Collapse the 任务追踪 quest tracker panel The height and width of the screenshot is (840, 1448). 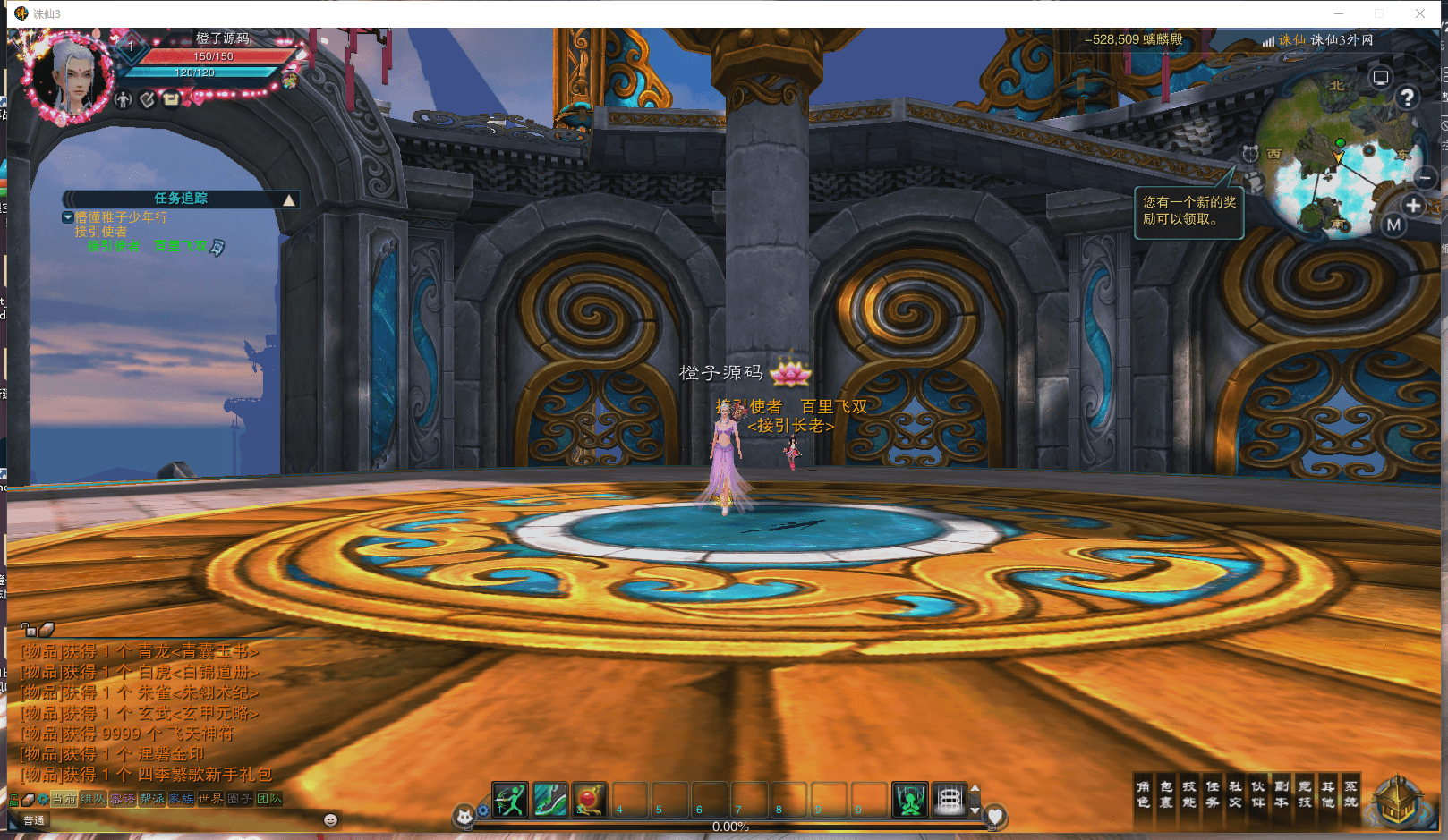pyautogui.click(x=289, y=199)
